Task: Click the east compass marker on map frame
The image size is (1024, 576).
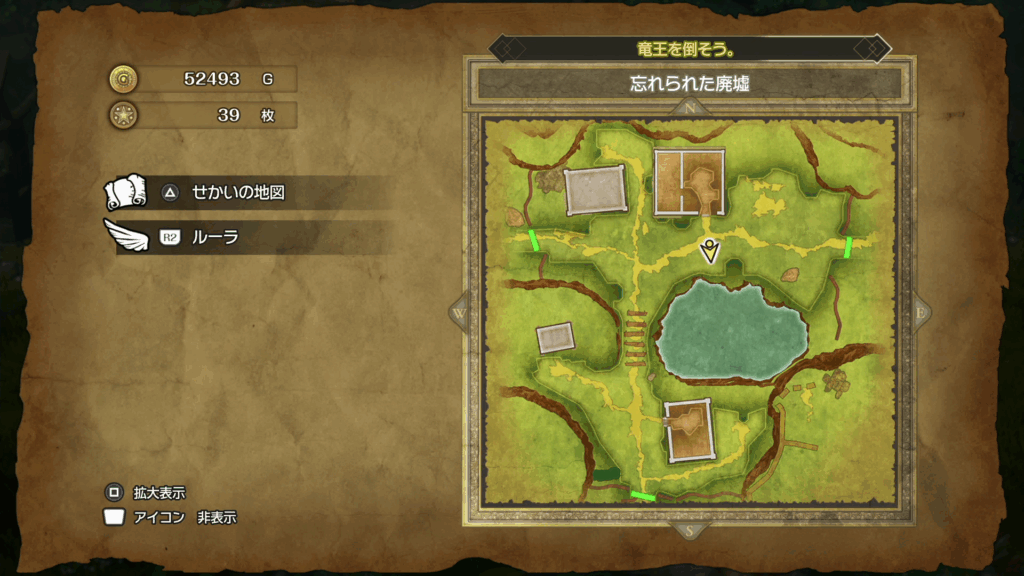Action: pyautogui.click(x=920, y=312)
